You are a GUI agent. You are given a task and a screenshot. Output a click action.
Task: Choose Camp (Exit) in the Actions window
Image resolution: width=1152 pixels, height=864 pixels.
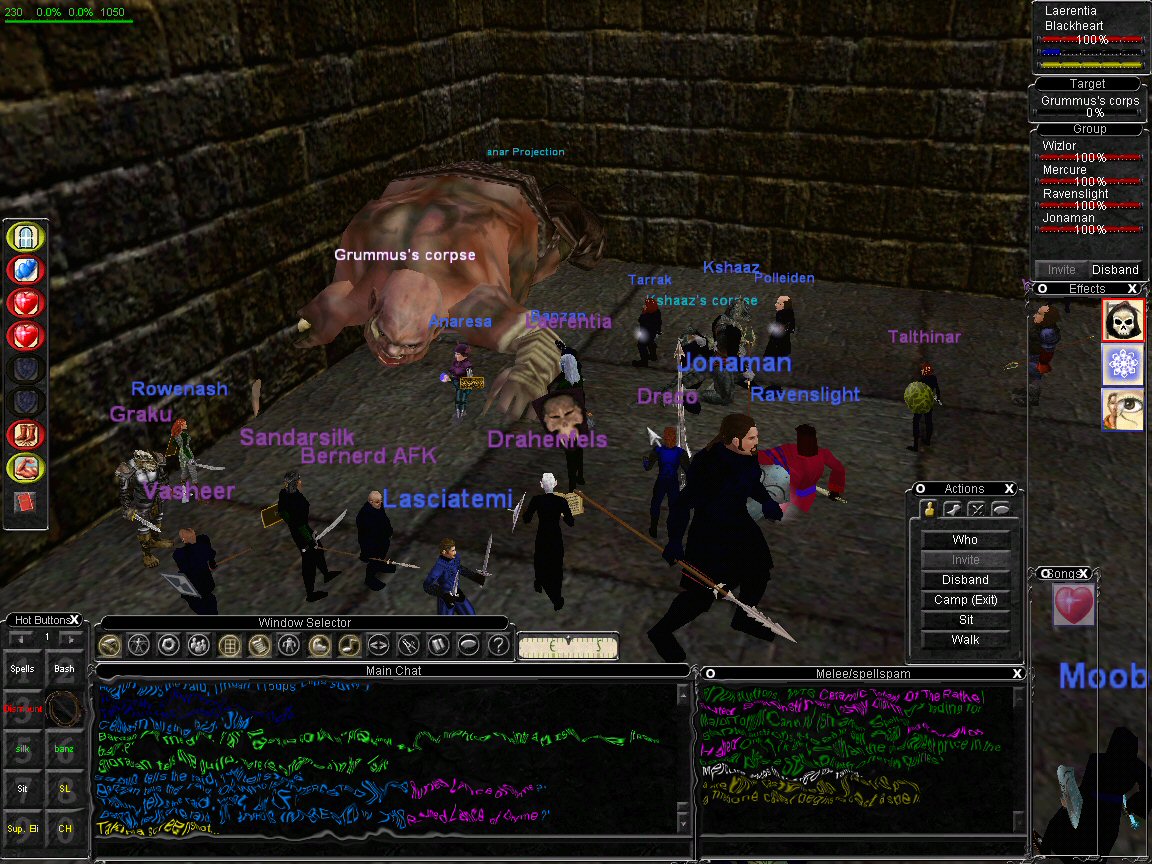tap(965, 600)
